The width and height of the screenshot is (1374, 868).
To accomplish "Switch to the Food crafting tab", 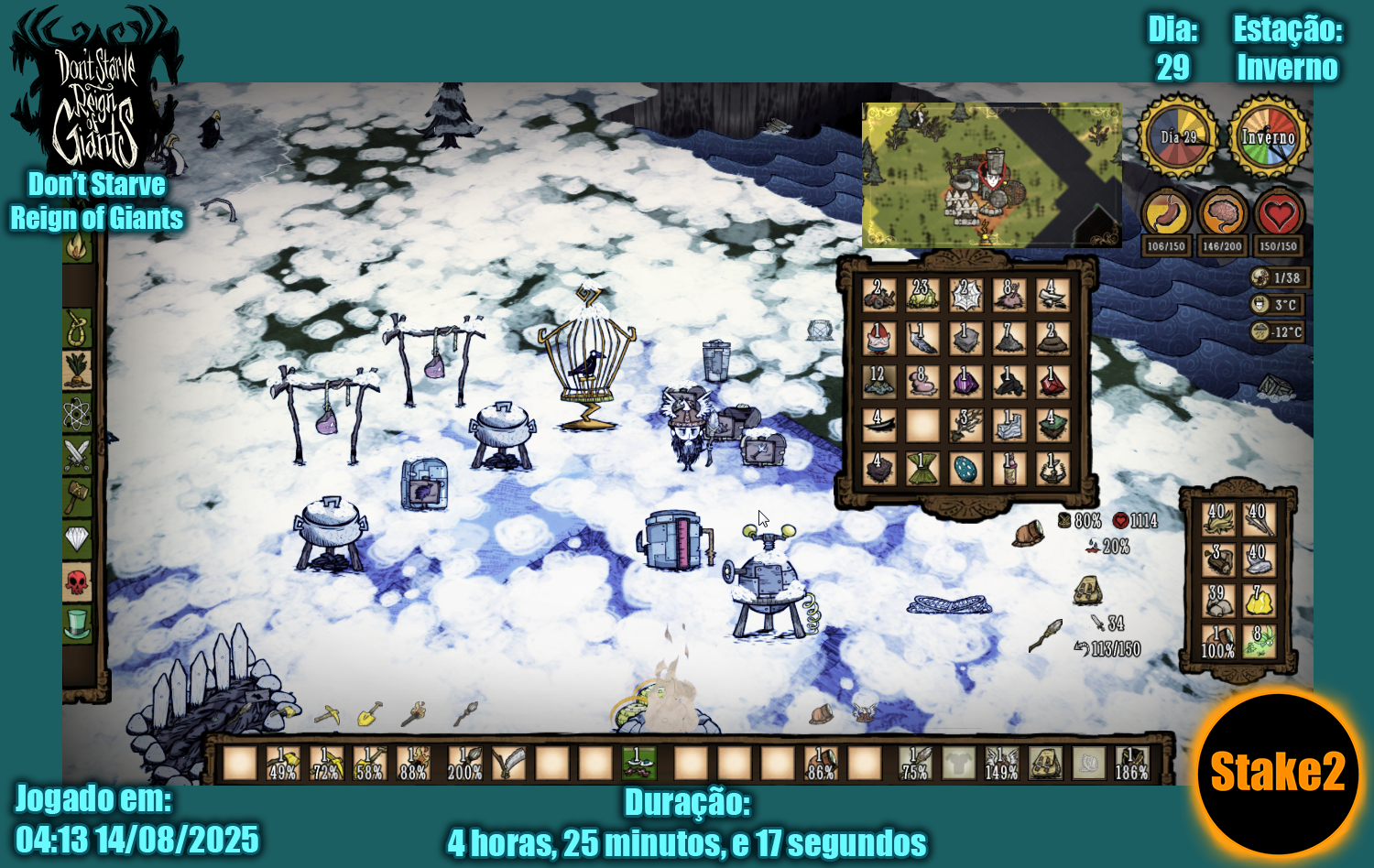I will point(77,370).
